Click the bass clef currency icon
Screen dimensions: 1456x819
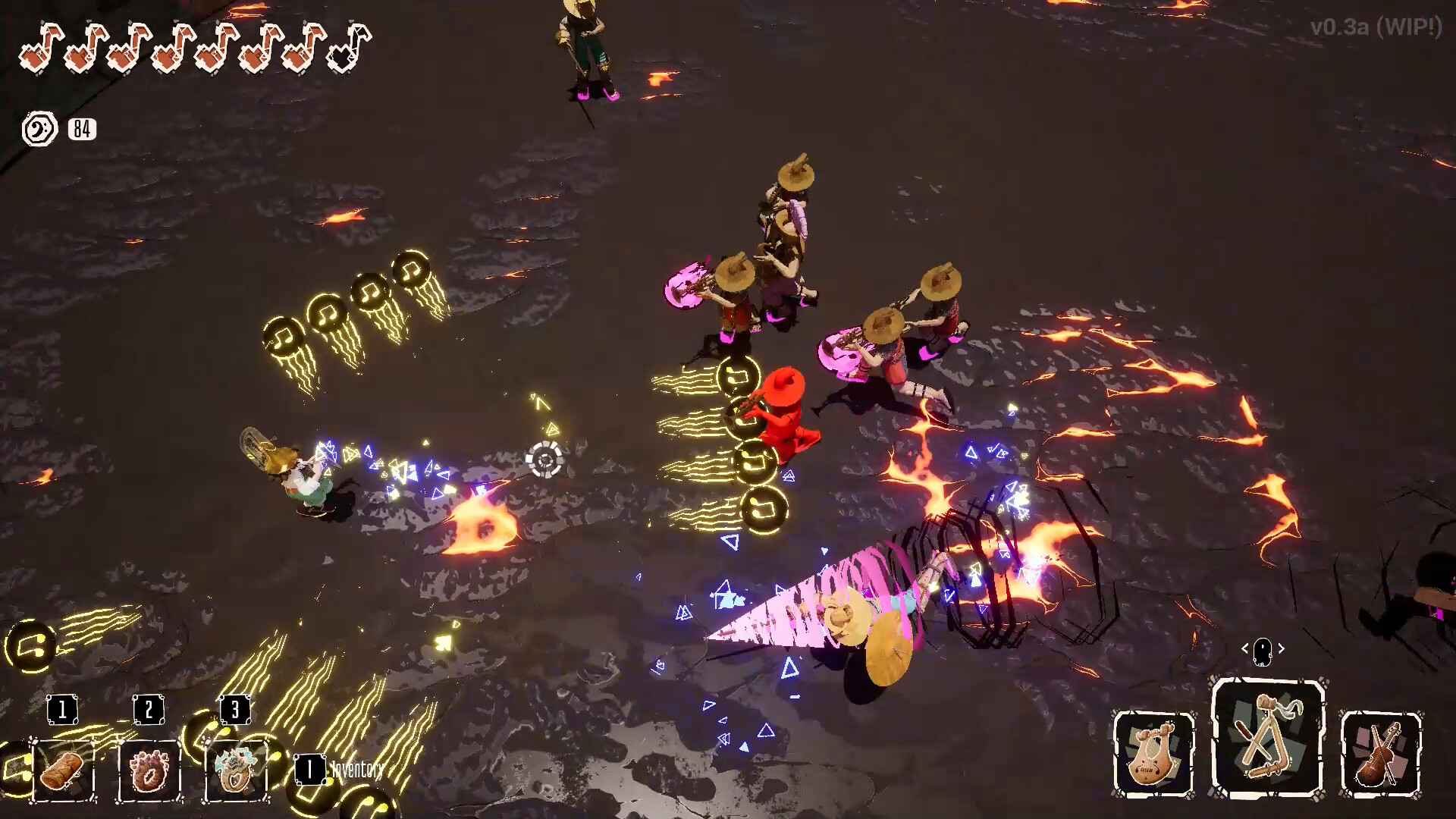tap(39, 129)
